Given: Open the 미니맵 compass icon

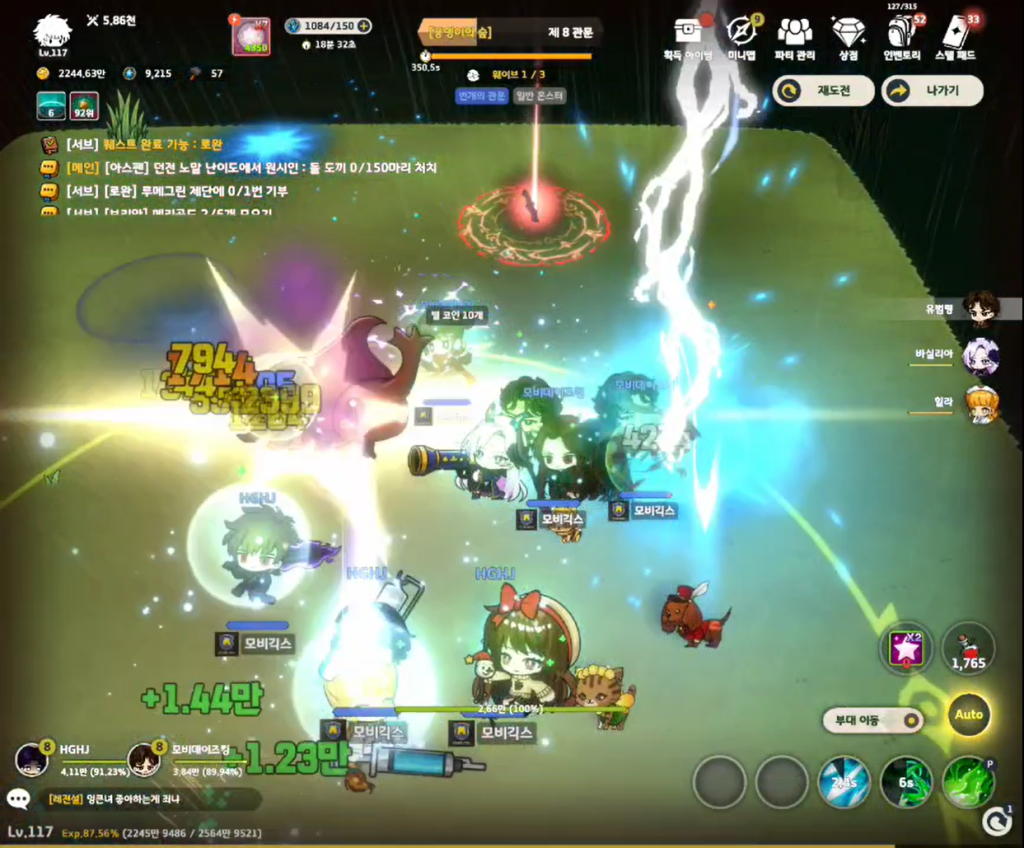Looking at the screenshot, I should coord(741,33).
